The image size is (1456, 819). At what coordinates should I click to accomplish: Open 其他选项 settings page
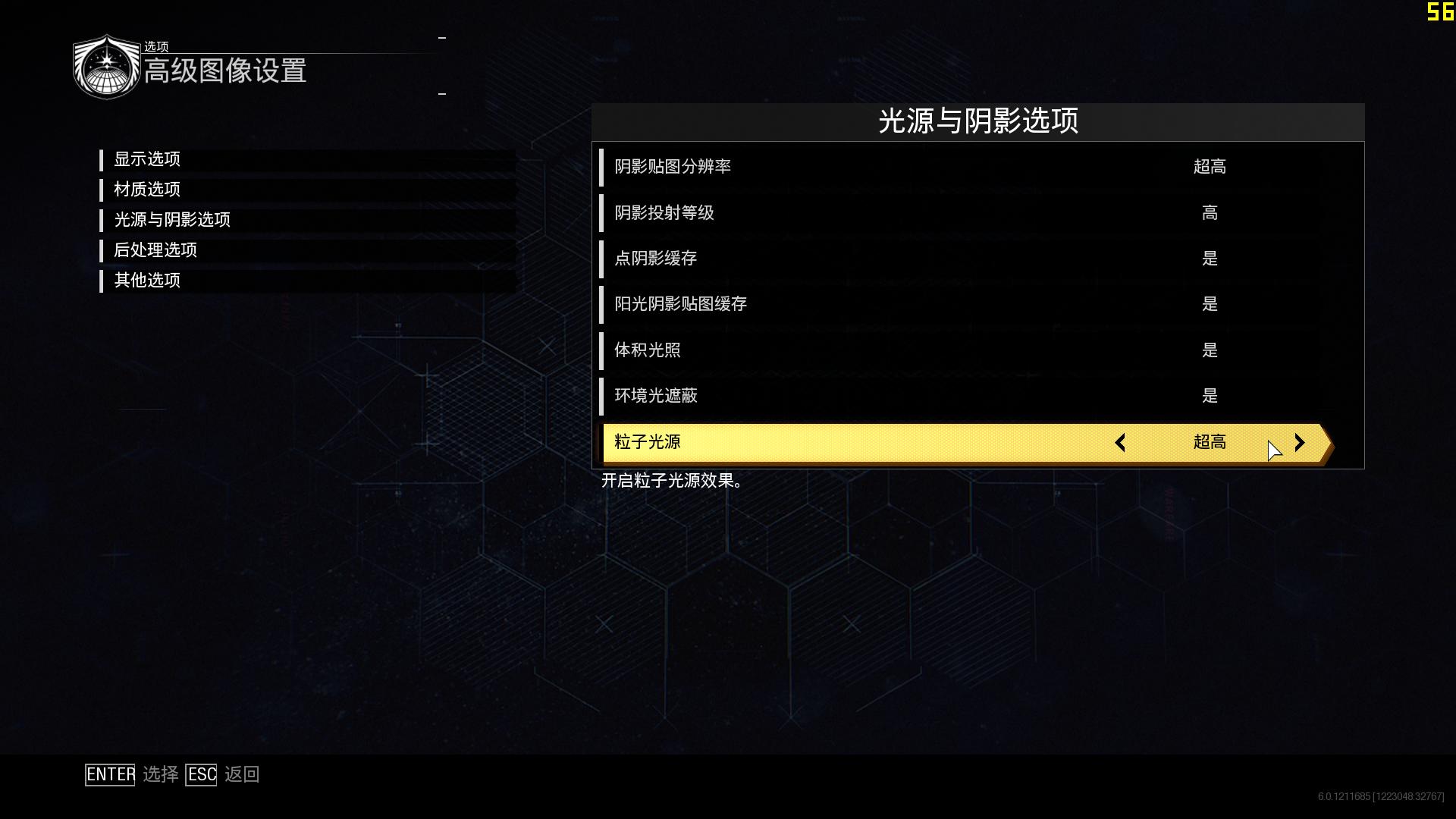coord(147,280)
